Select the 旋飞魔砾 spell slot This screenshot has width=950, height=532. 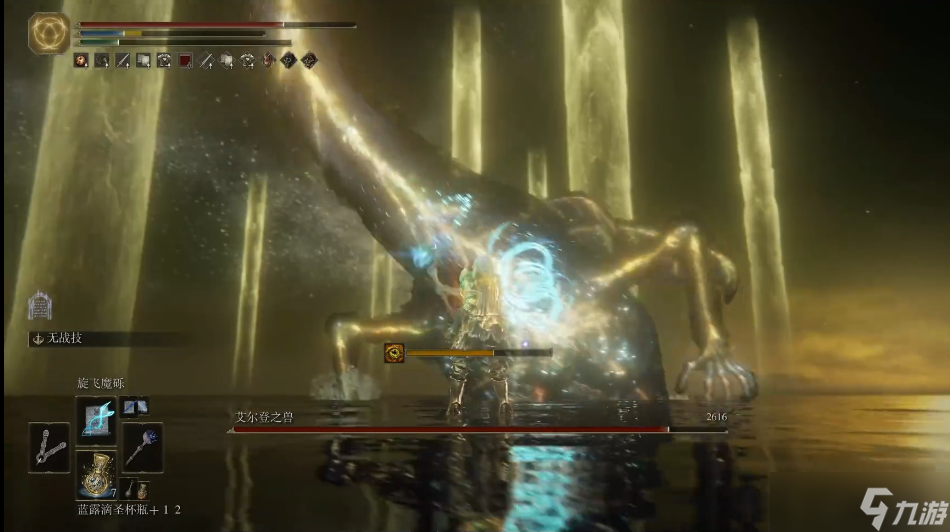click(96, 420)
